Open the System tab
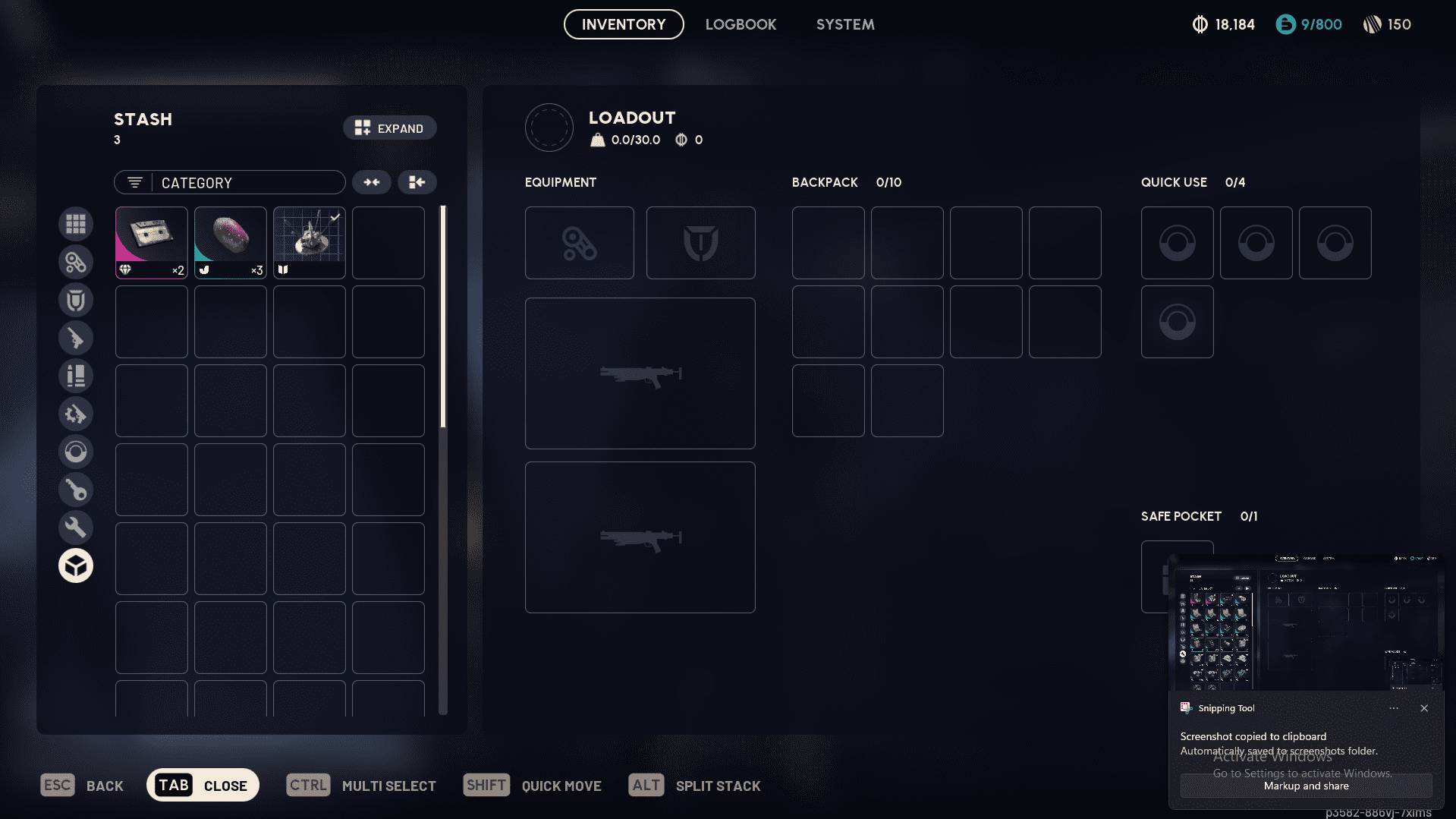 tap(844, 24)
